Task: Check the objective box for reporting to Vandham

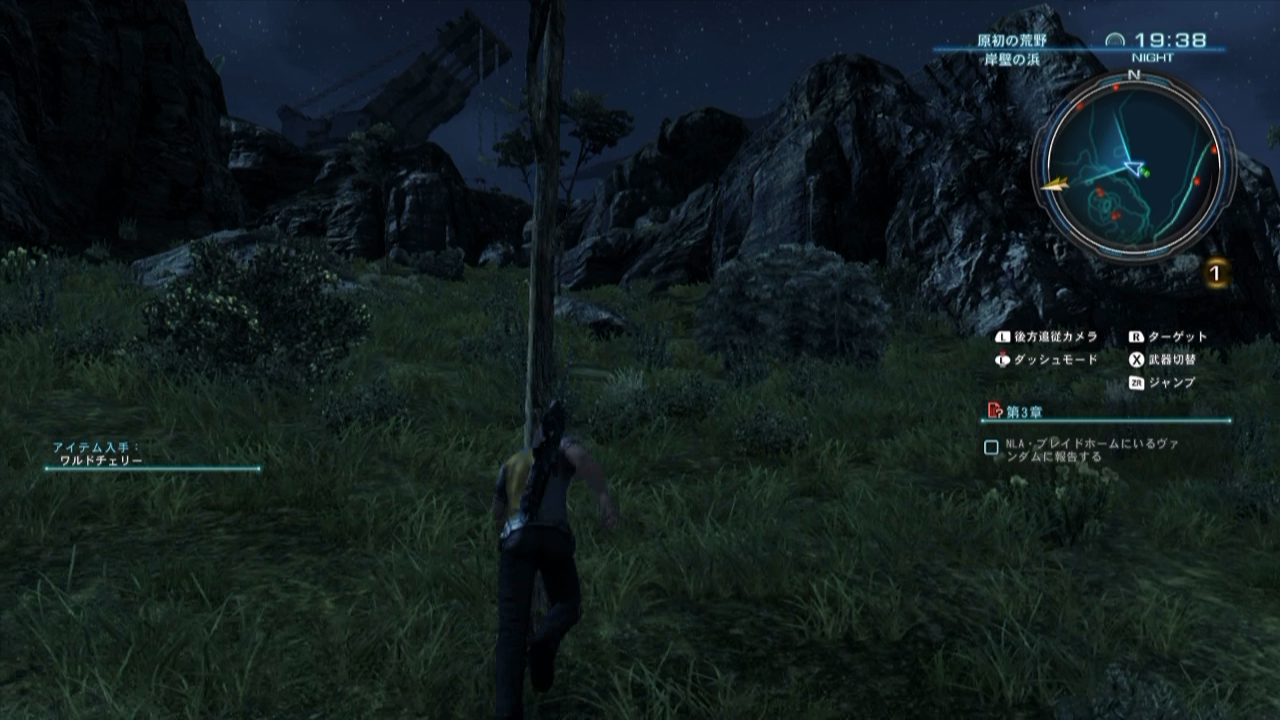Action: coord(990,445)
